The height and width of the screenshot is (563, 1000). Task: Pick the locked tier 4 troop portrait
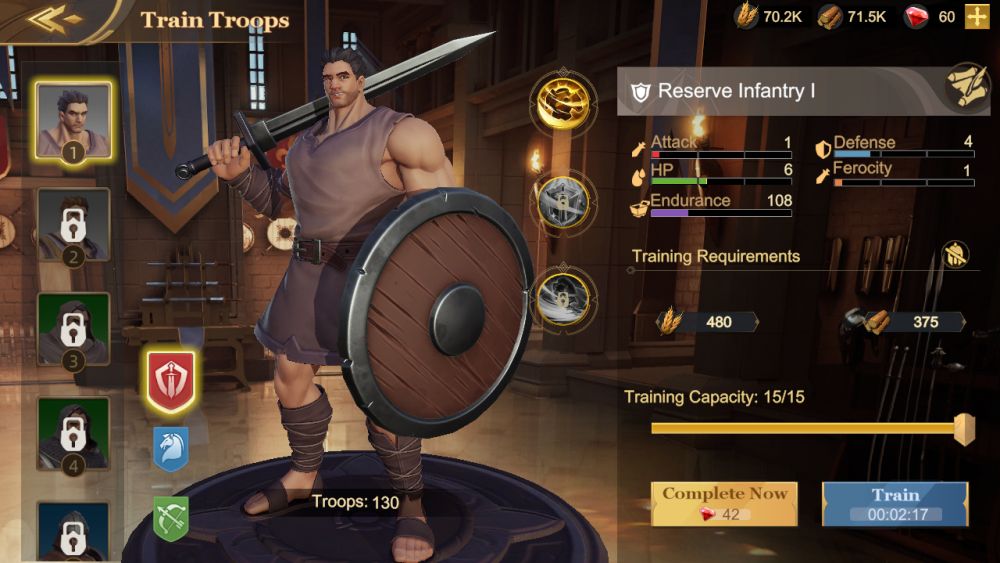(73, 434)
